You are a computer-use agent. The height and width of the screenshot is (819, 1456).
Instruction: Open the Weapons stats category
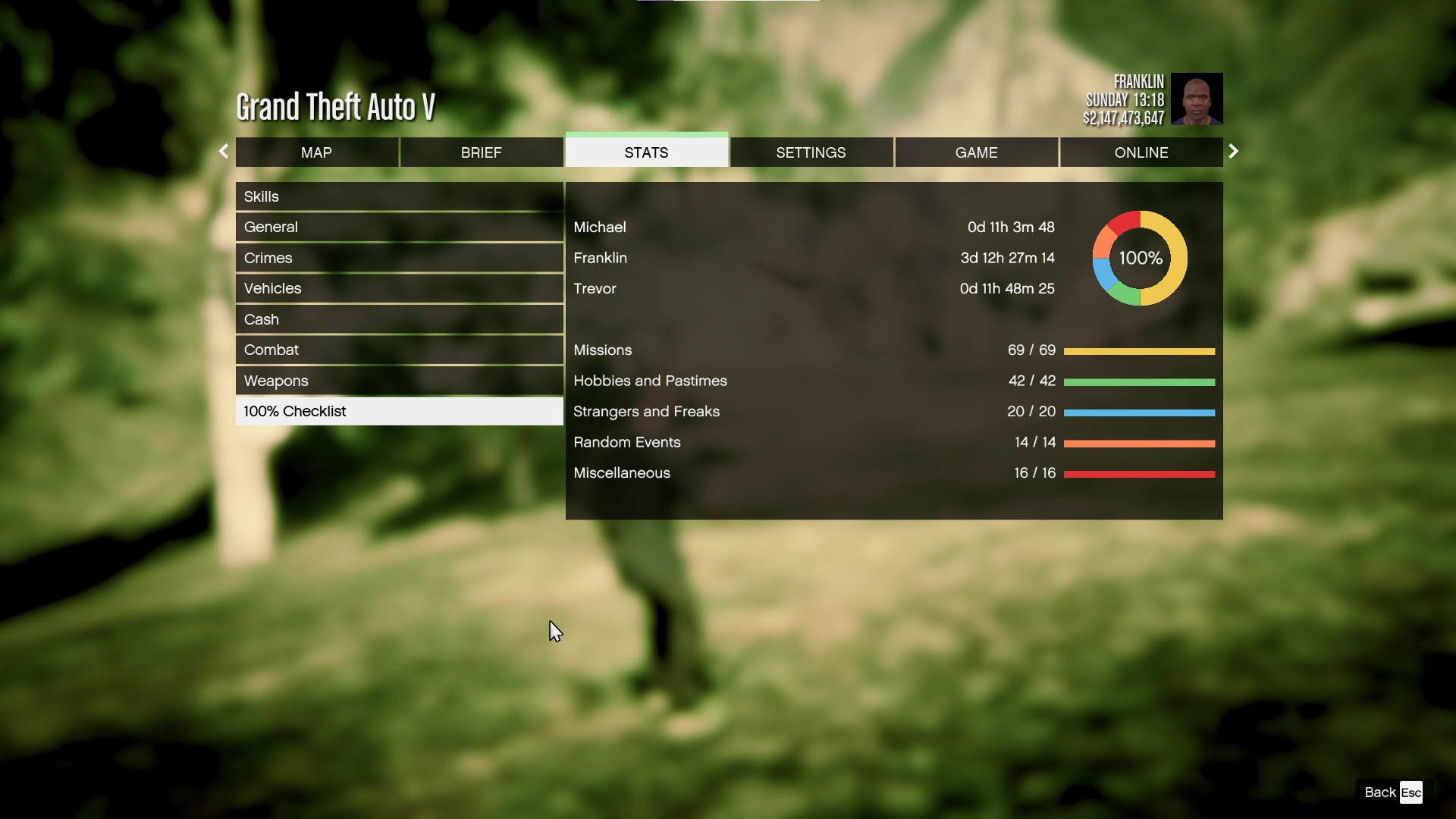coord(399,380)
